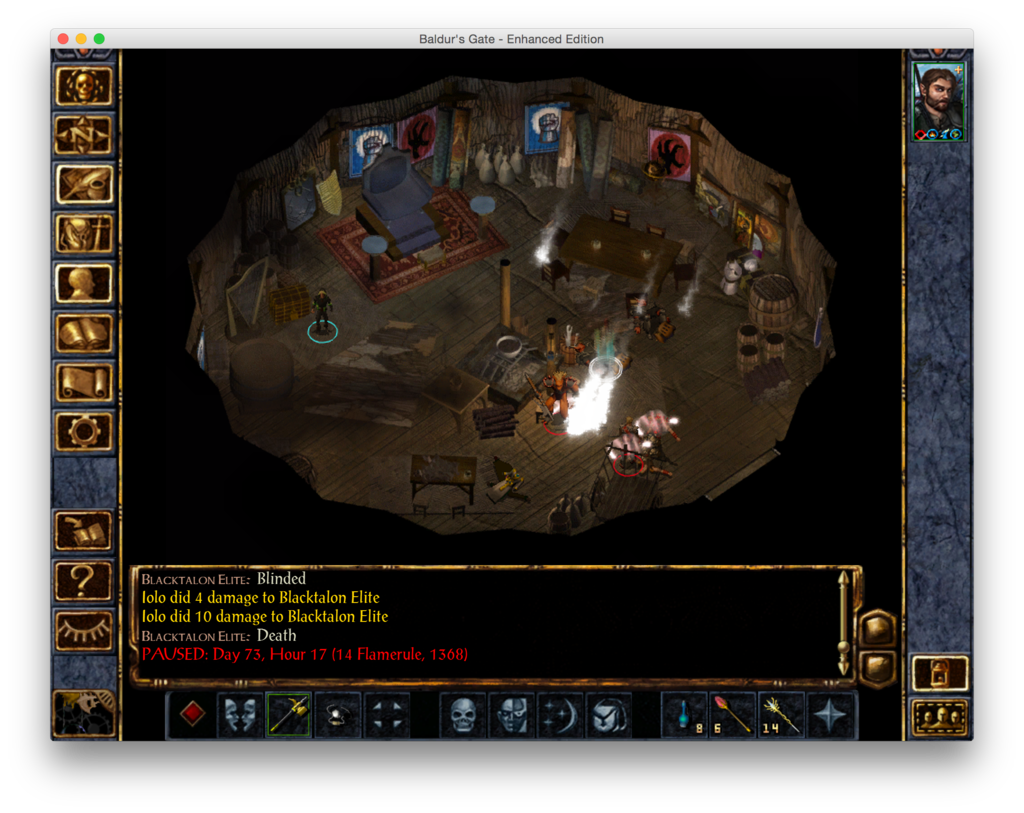
Task: Open the area map with the compass icon
Action: [84, 135]
